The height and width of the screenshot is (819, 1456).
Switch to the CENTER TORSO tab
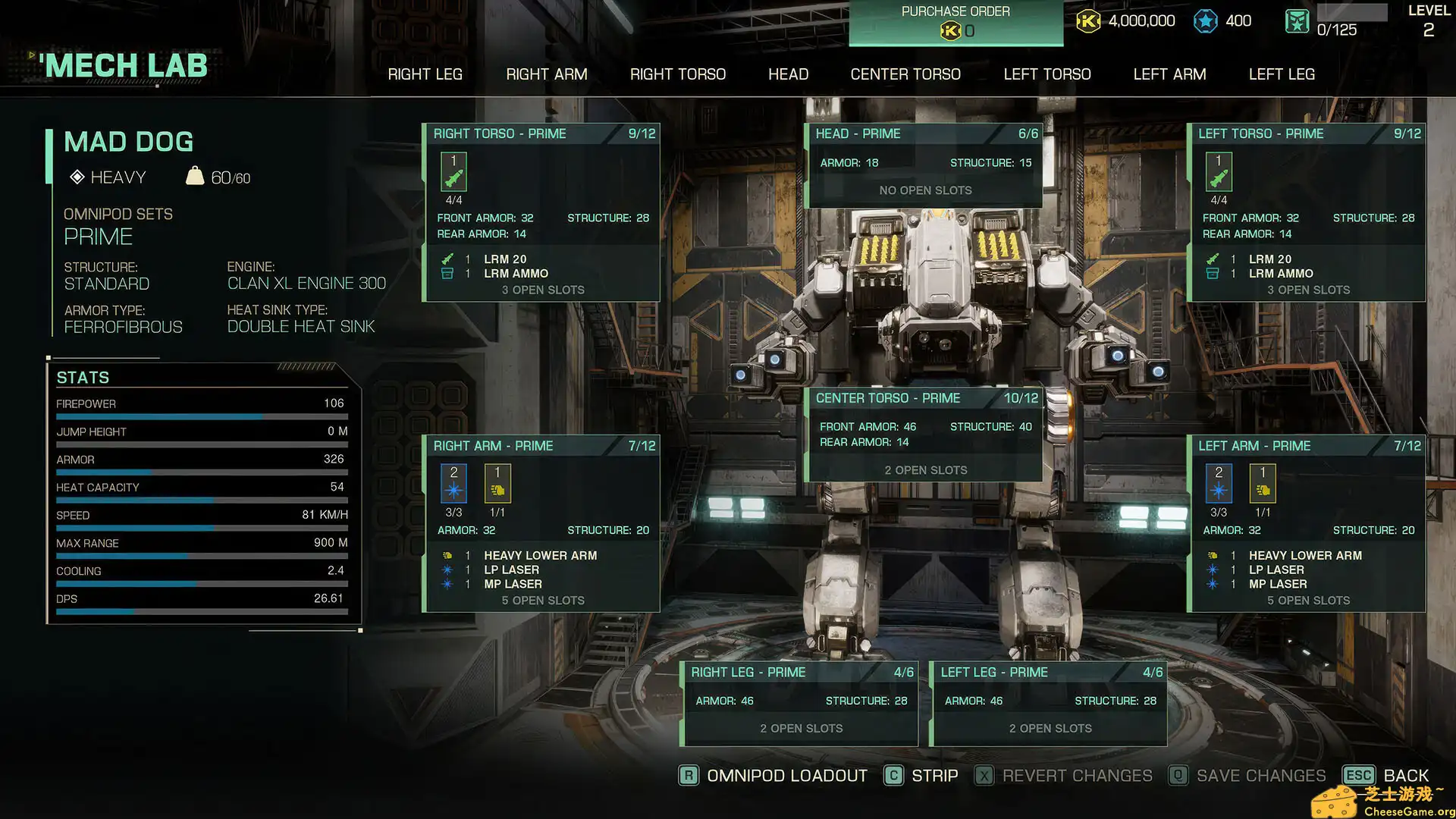[905, 74]
